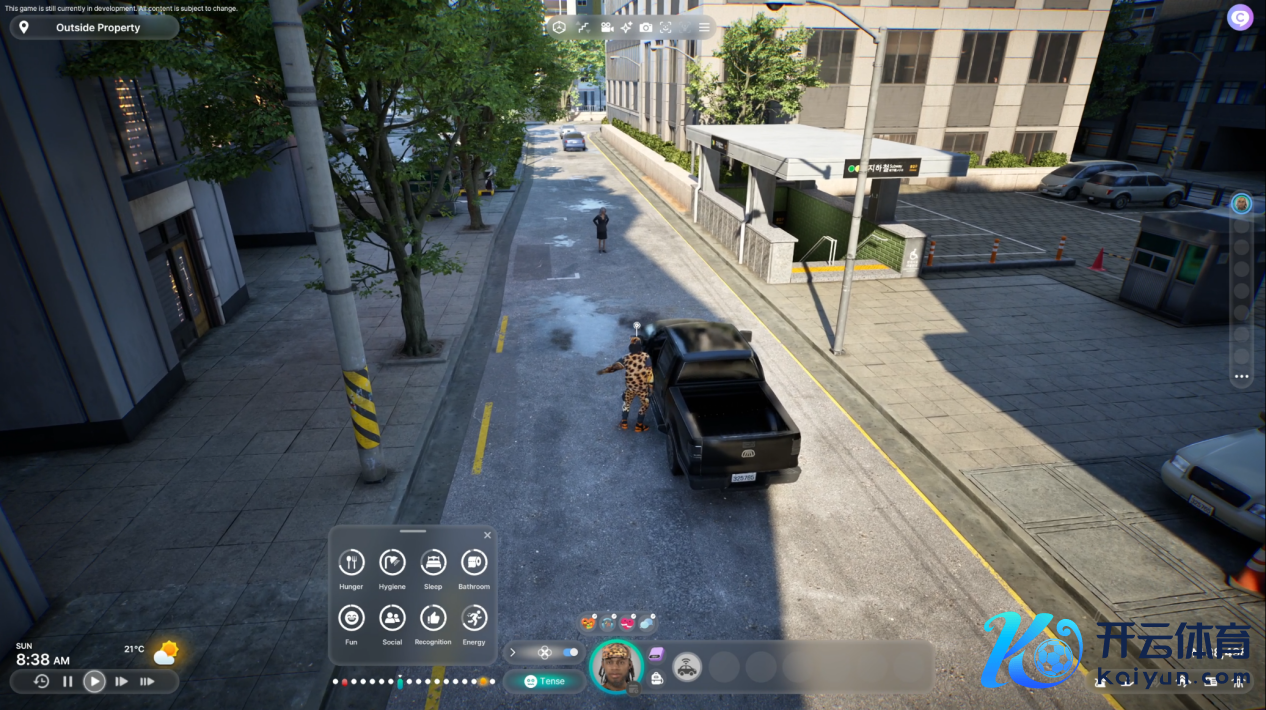Open photo mode with the camera icon

click(646, 27)
